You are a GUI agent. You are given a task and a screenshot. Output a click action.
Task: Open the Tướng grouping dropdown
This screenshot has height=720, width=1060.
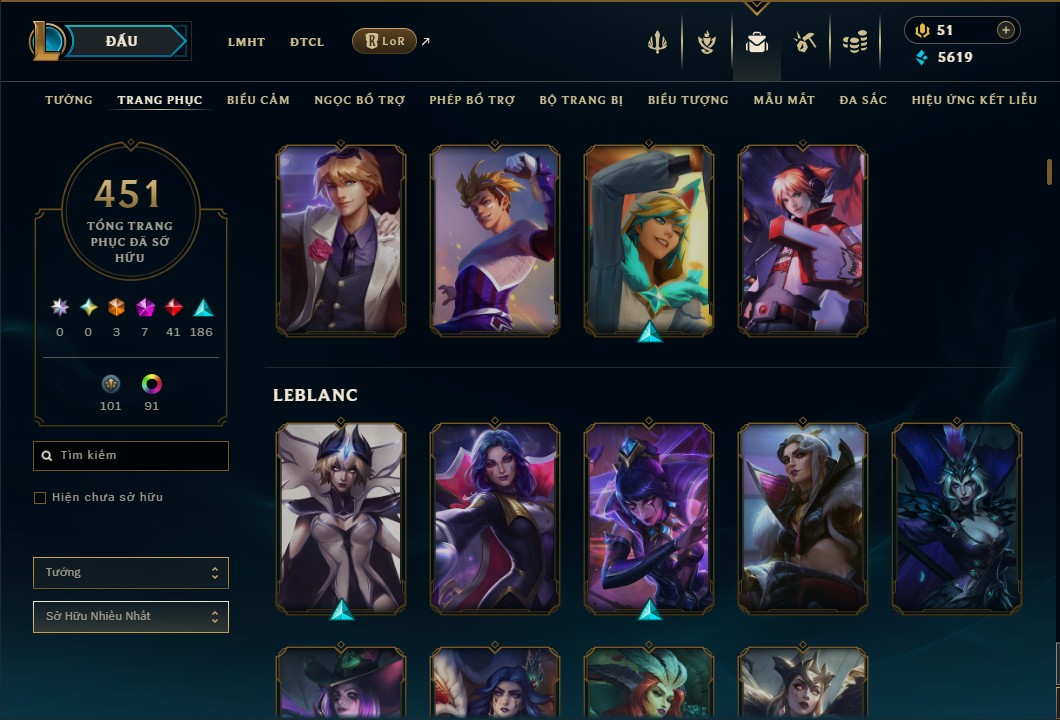131,573
